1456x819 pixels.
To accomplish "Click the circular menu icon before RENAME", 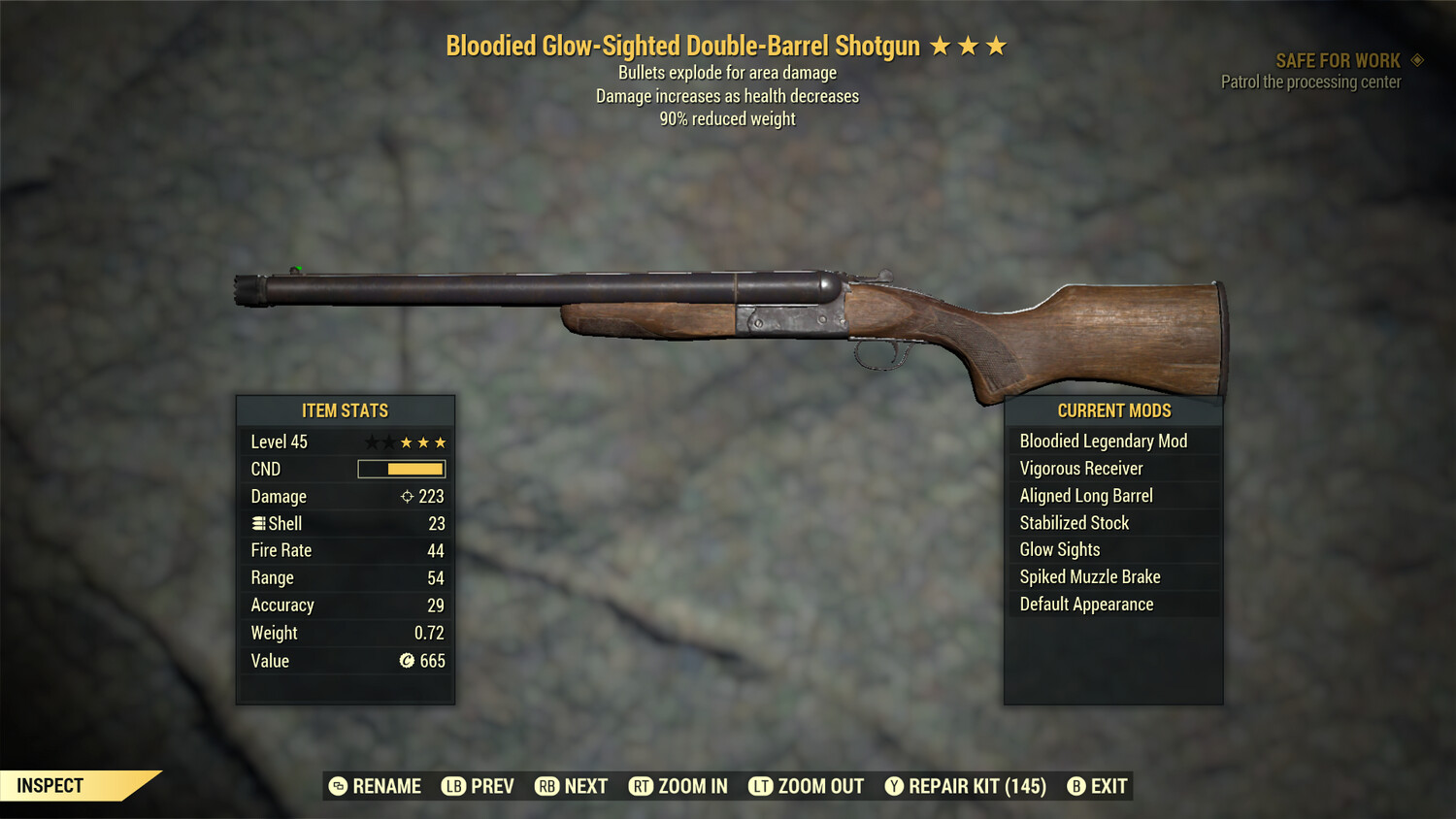I will pos(338,786).
